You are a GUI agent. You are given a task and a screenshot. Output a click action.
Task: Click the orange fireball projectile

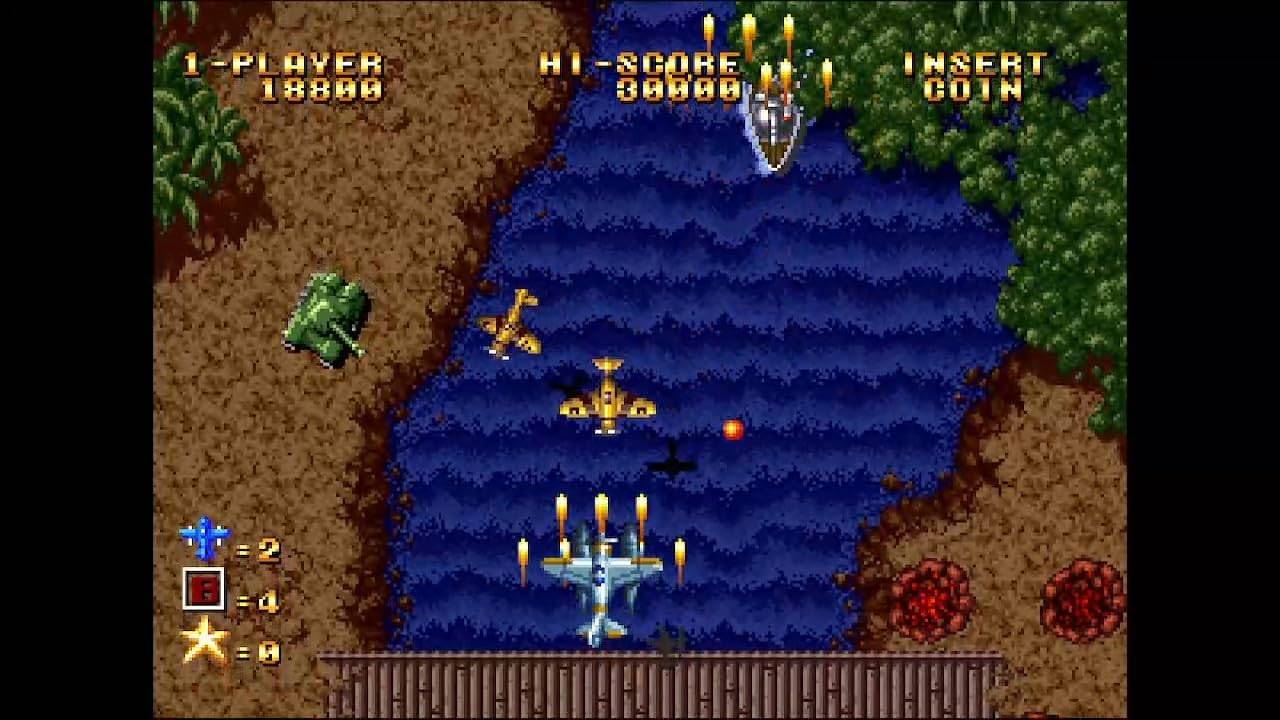coord(733,430)
